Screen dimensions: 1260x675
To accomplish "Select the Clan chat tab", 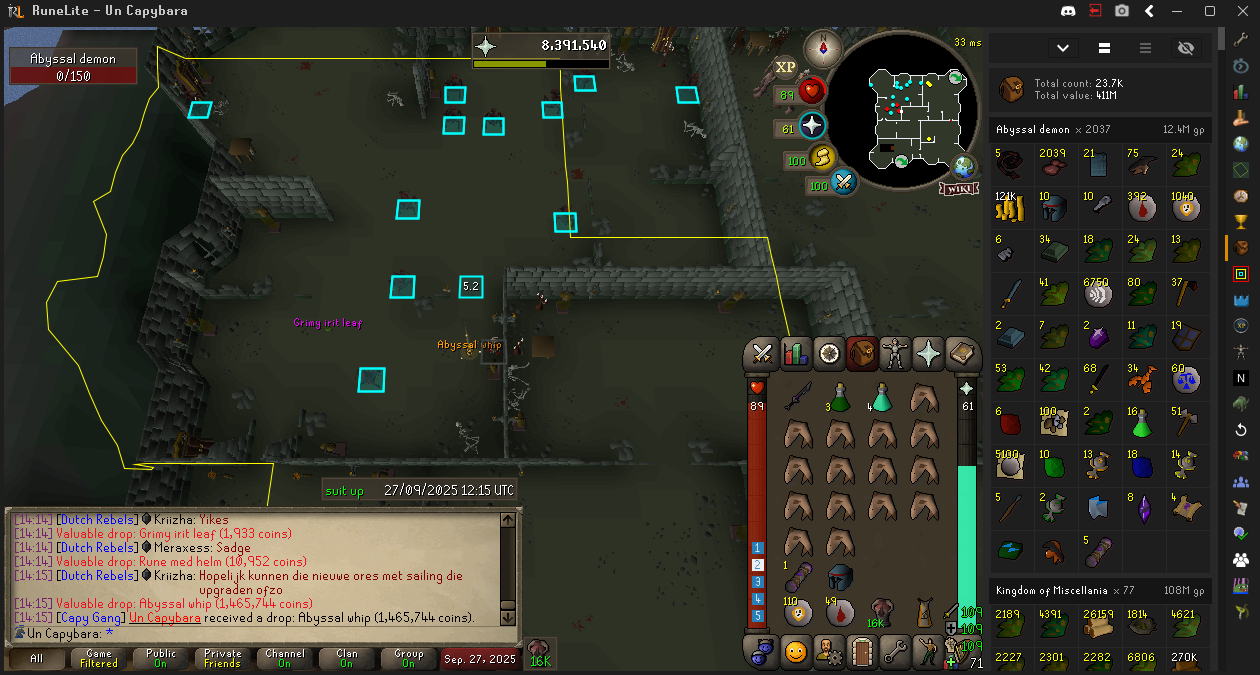I will coord(346,658).
